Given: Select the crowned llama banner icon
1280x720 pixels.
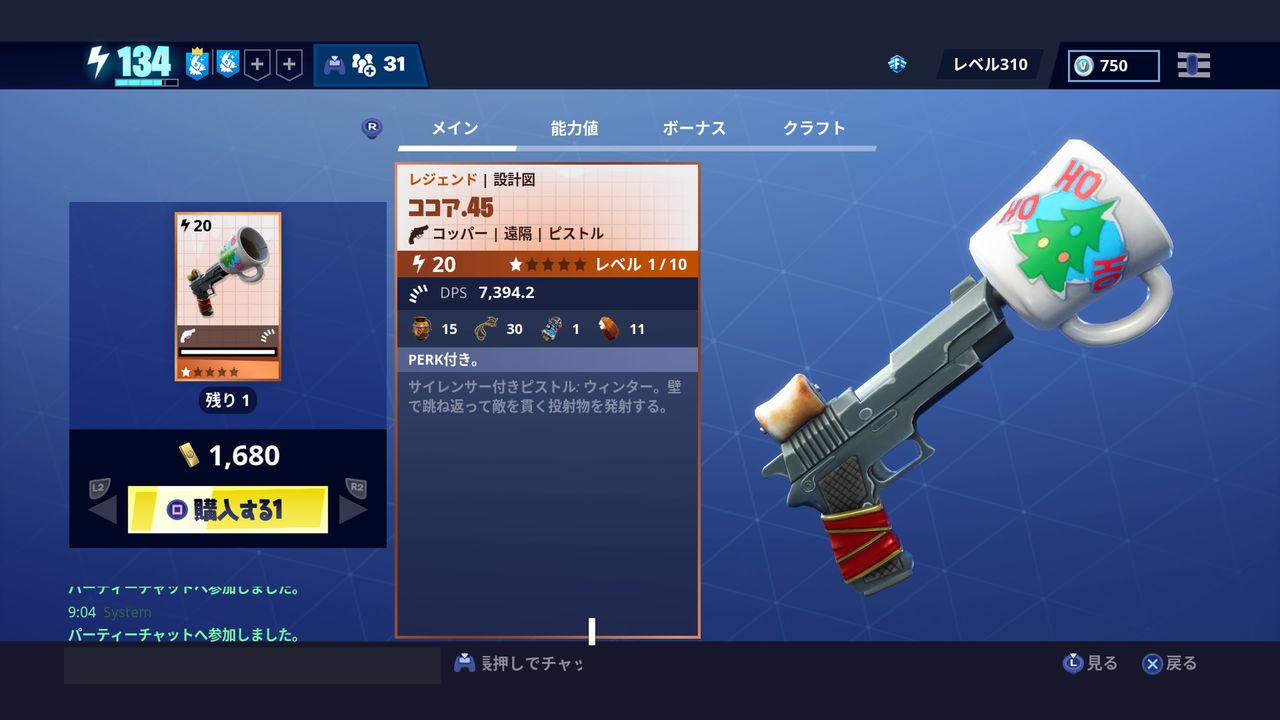Looking at the screenshot, I should pos(196,62).
